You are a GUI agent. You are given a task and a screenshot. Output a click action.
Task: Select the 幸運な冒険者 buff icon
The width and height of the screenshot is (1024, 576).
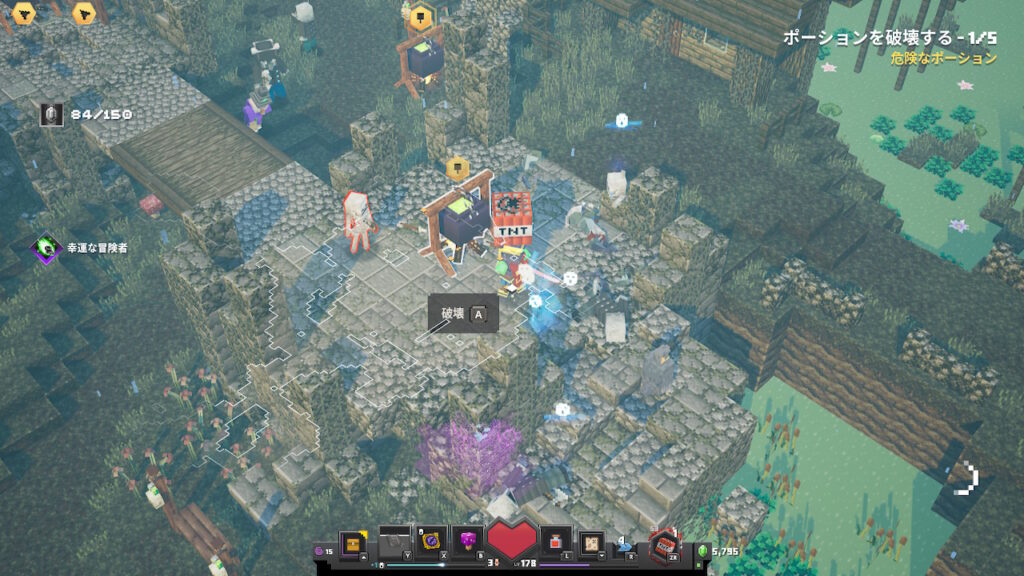tap(46, 247)
